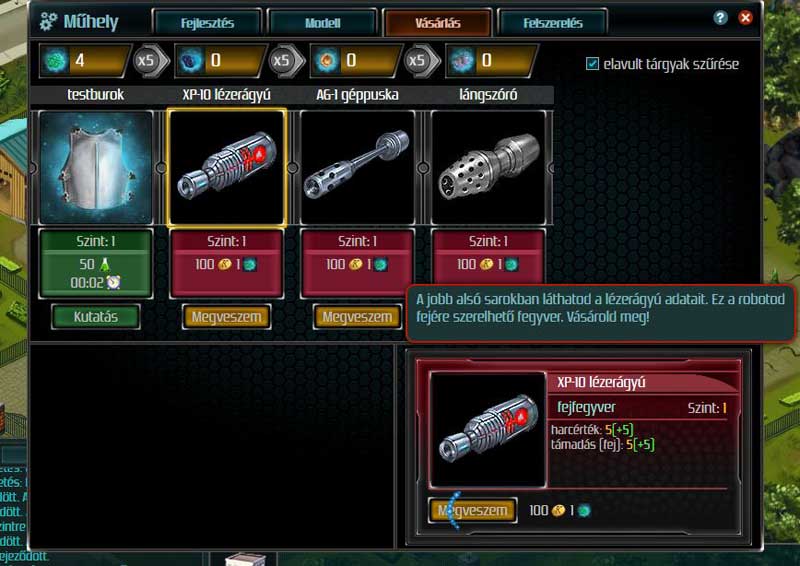
Task: Close the Műhely window
Action: [x=745, y=18]
